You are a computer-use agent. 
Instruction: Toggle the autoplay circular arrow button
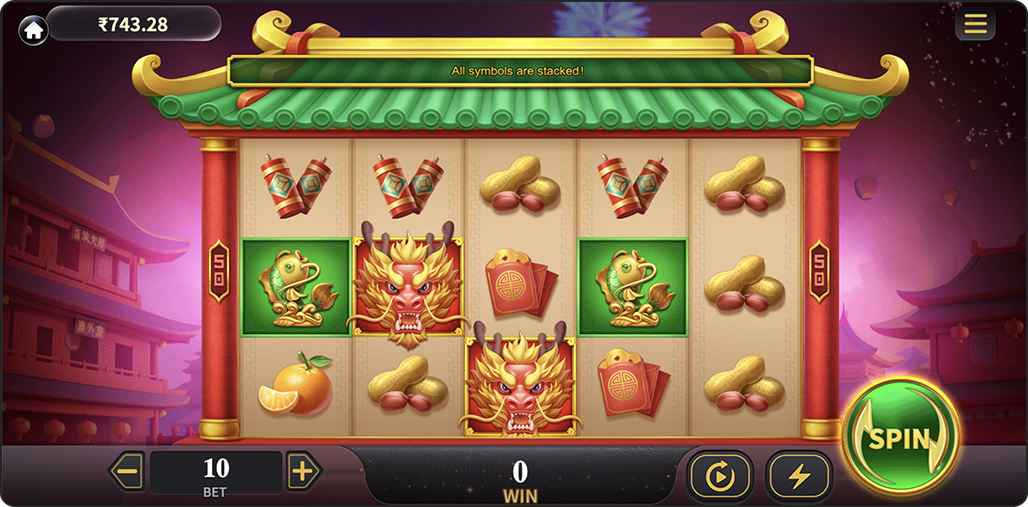click(x=720, y=476)
